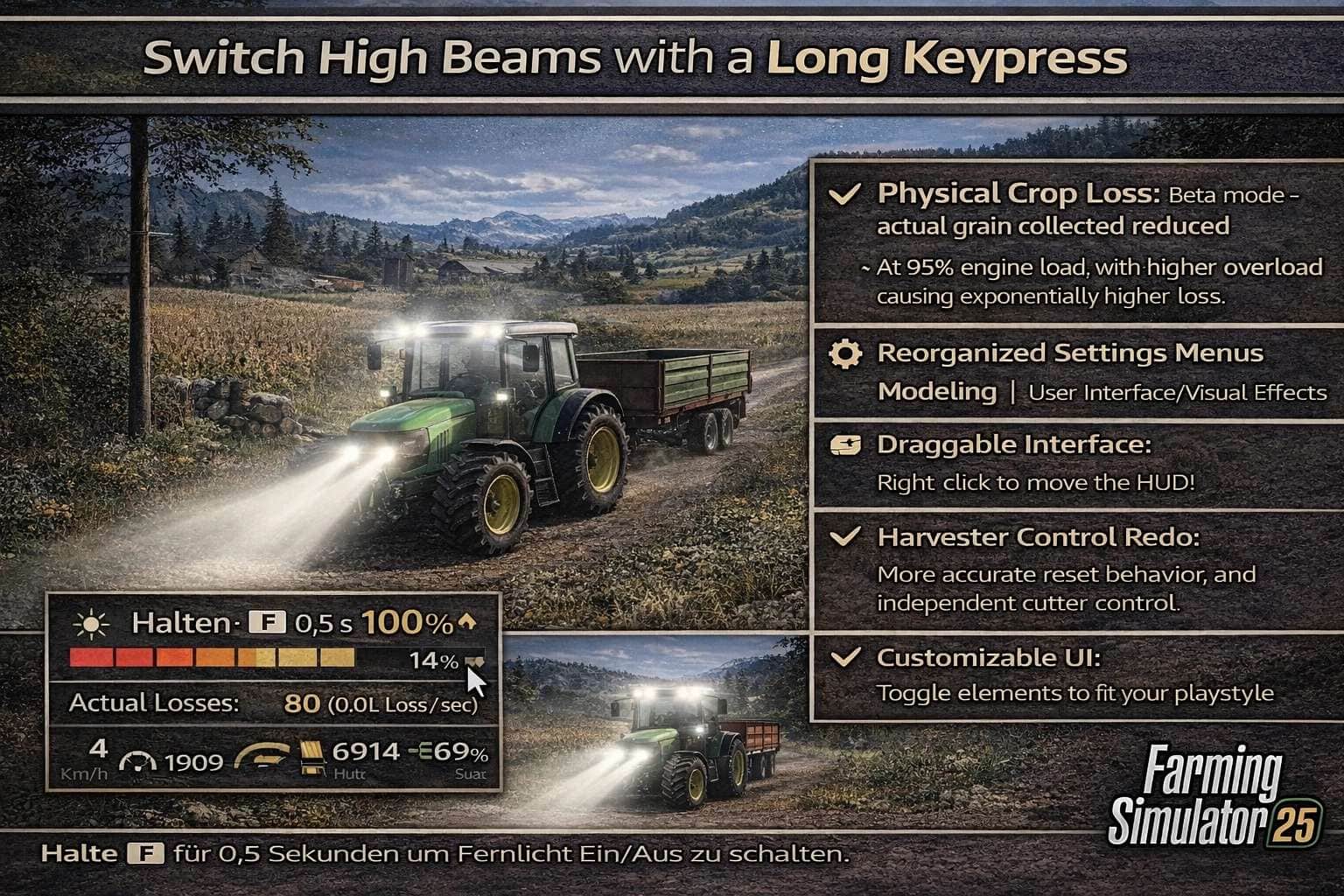The width and height of the screenshot is (1344, 896).
Task: Click the fuel gauge icon showing 69%
Action: point(419,753)
